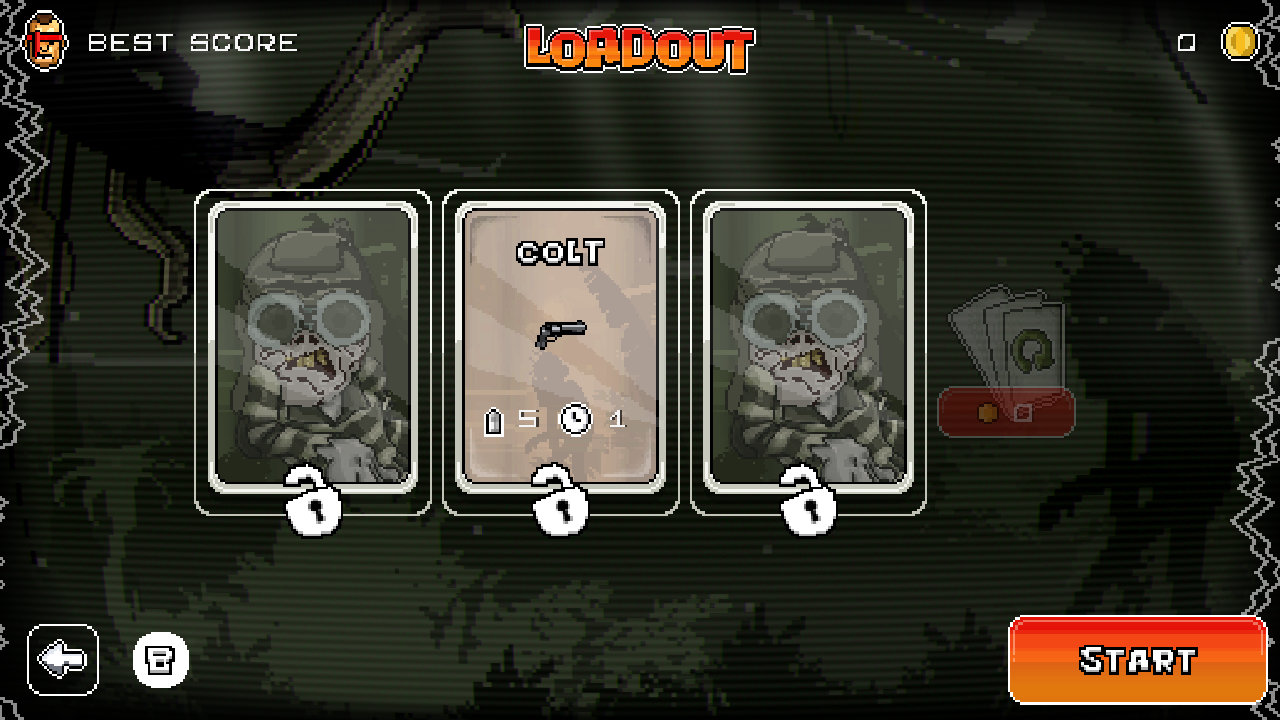1280x720 pixels.
Task: Click the best score character portrait icon
Action: point(42,40)
